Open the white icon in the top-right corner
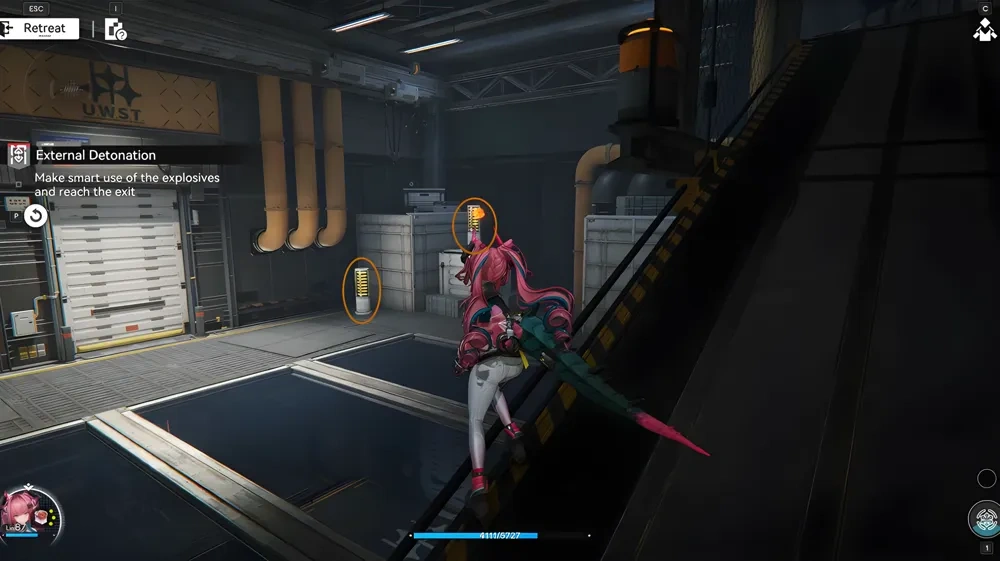Screen dimensions: 1000x561 pyautogui.click(x=984, y=30)
